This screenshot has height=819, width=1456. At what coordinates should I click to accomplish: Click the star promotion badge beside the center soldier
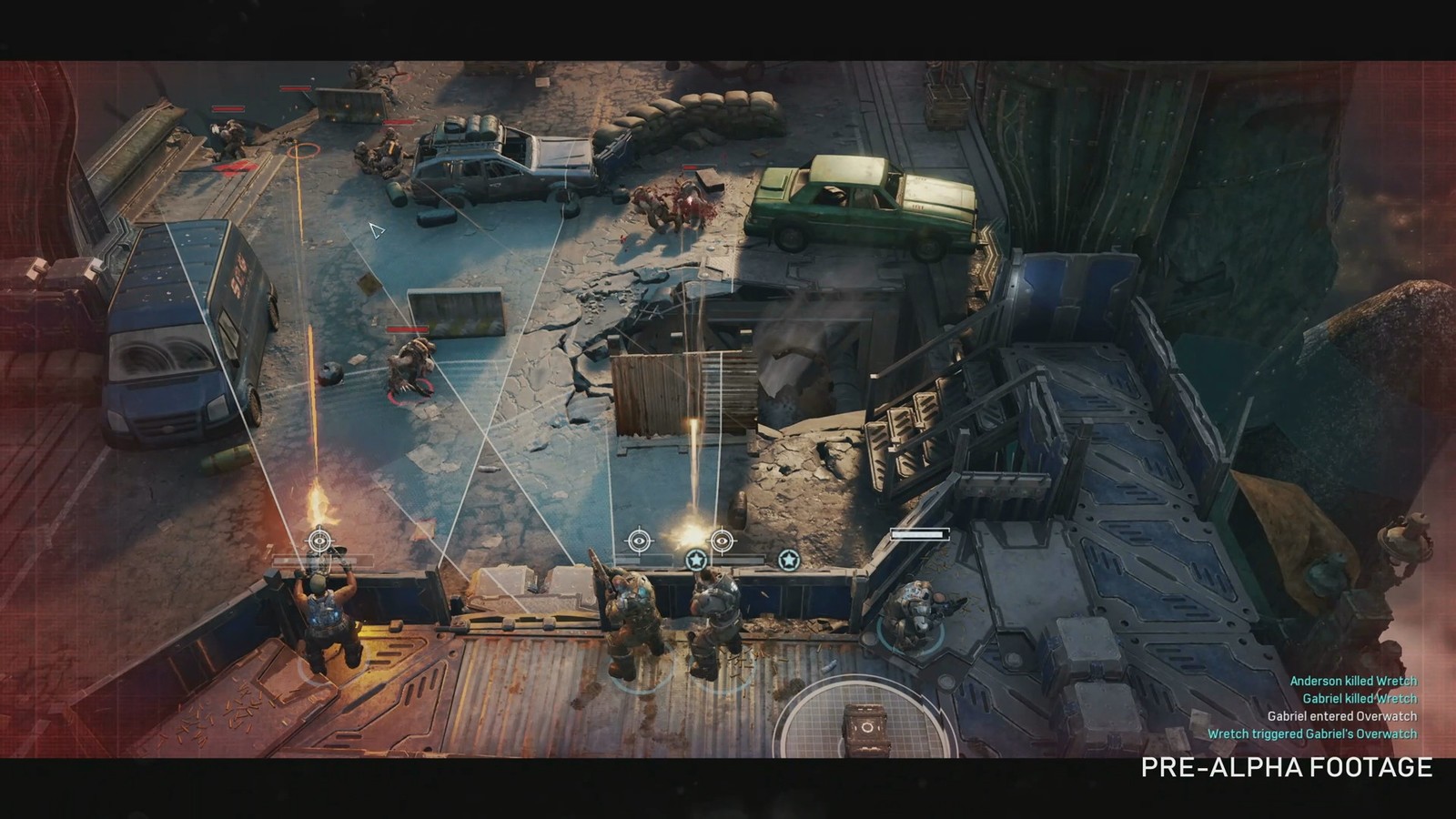tap(695, 561)
